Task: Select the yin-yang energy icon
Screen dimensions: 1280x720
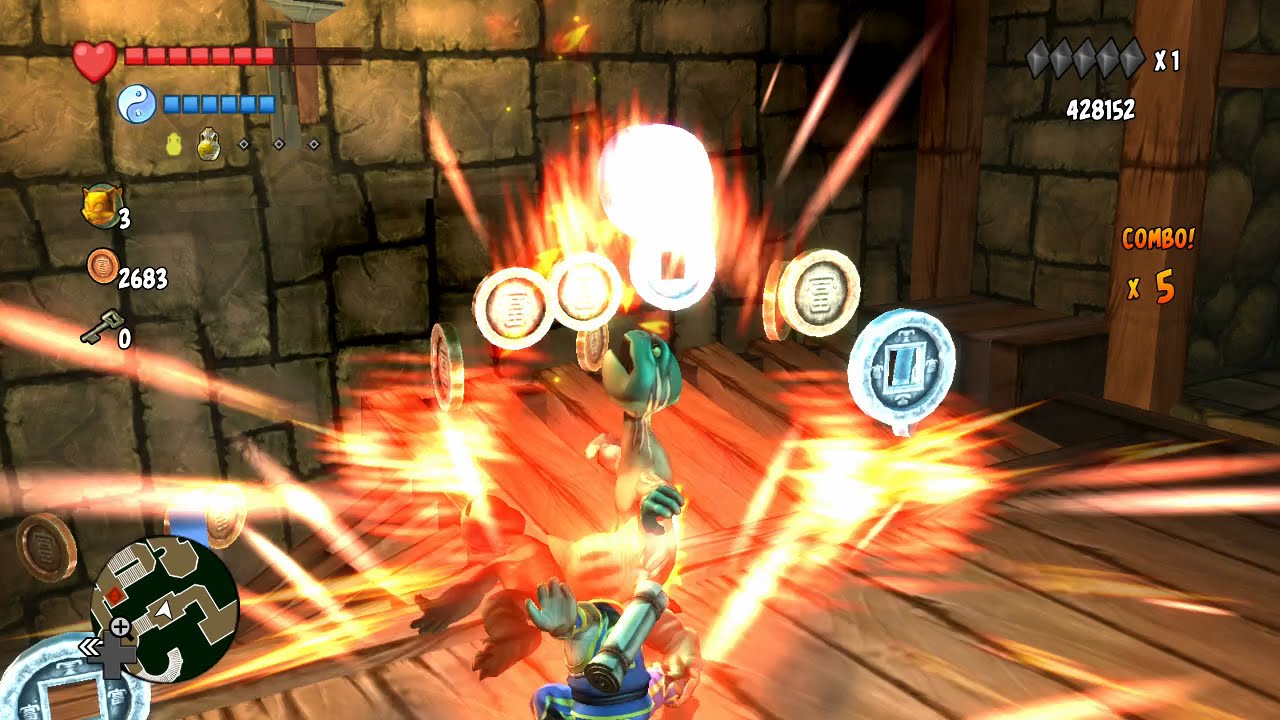Action: click(136, 104)
